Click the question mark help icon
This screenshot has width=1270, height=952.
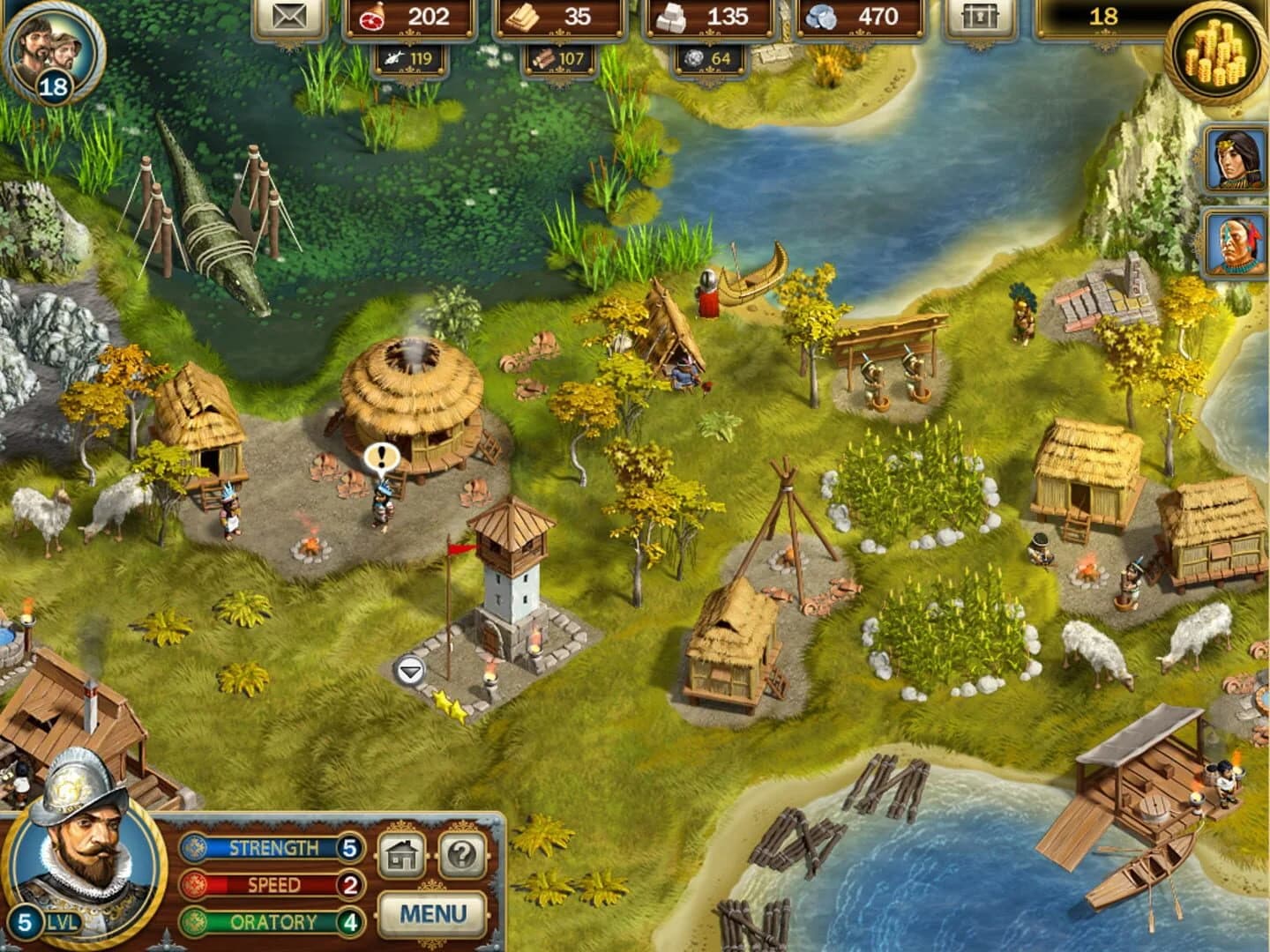[x=462, y=854]
